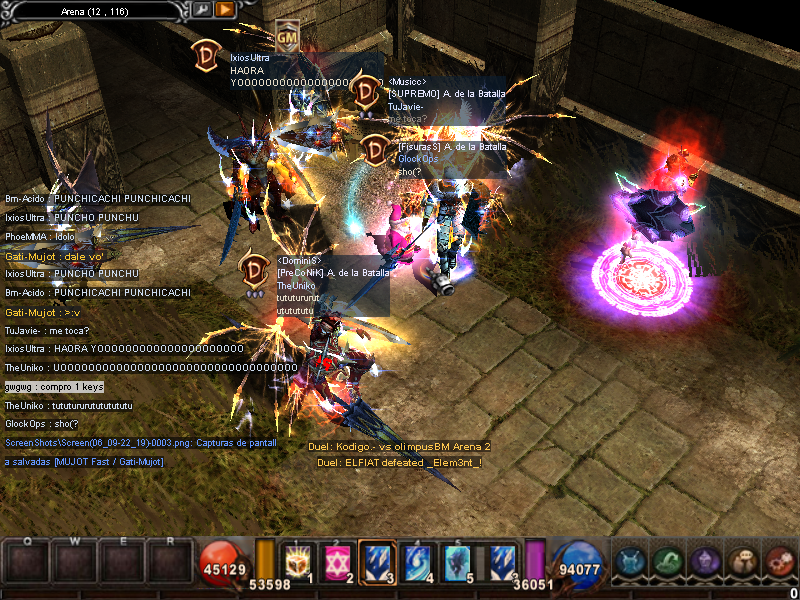800x600 pixels.
Task: Open the purple character figure menu icon
Action: (x=704, y=562)
